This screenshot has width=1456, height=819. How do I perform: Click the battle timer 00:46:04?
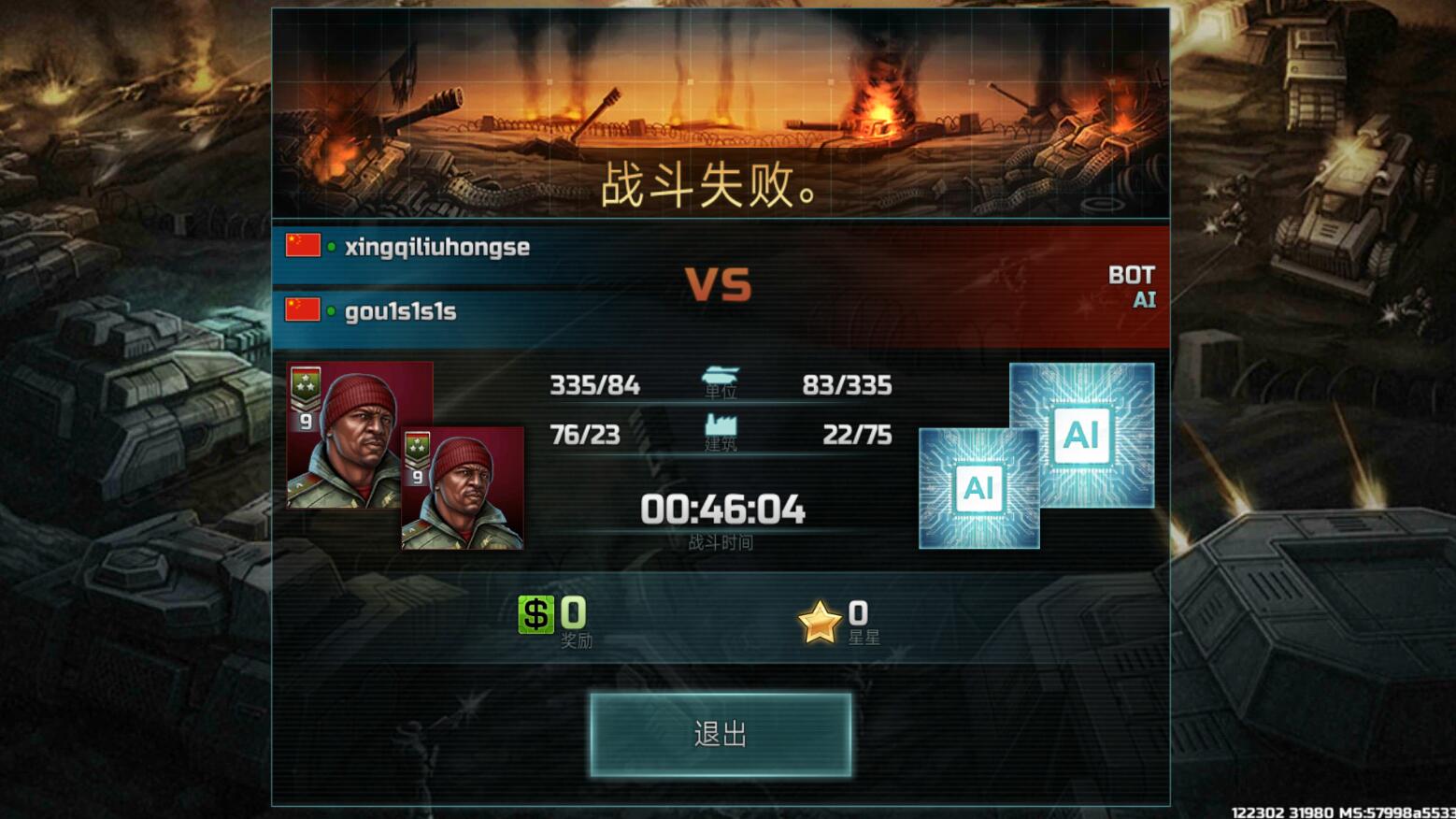(x=722, y=510)
